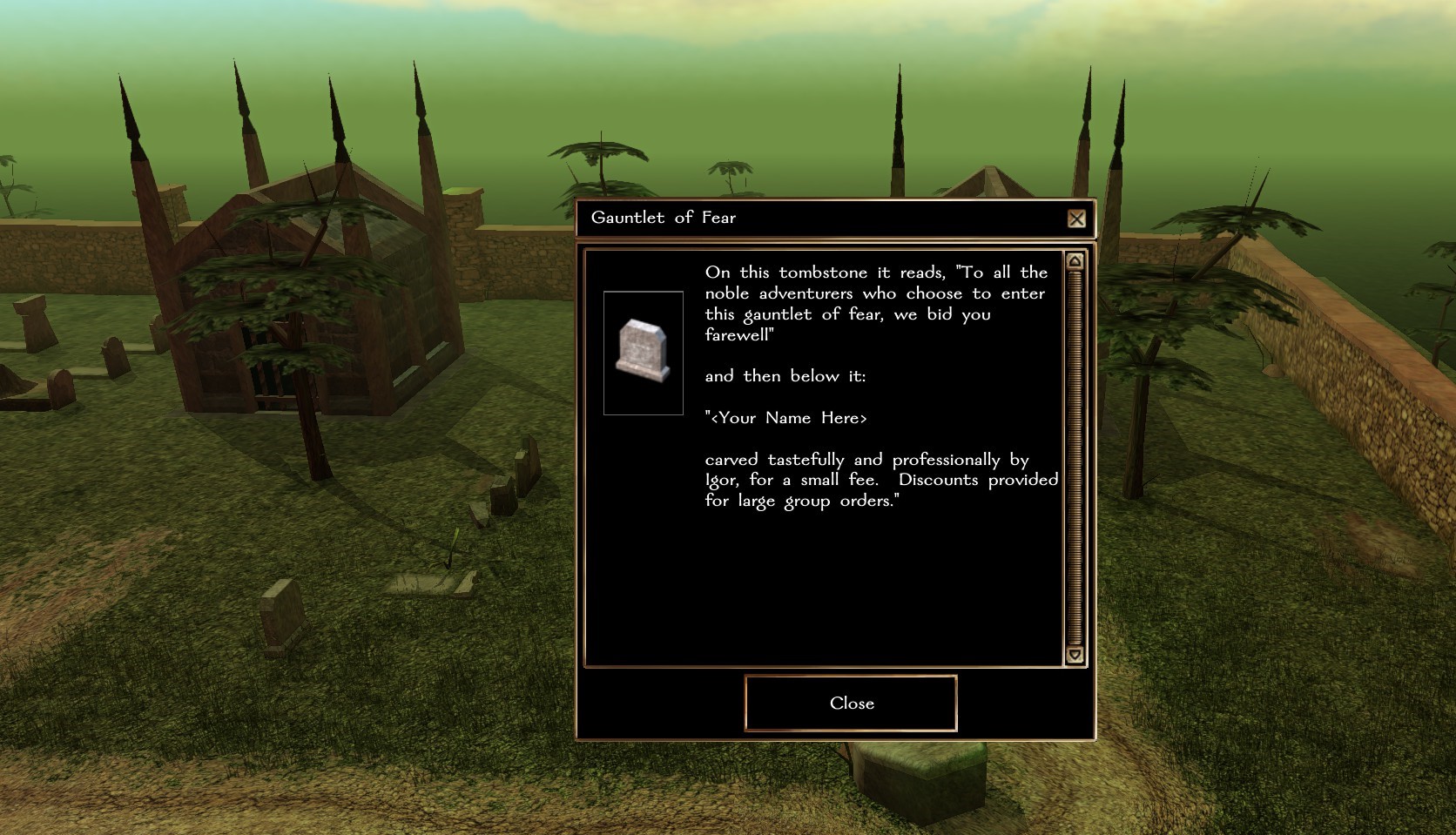
Task: Select the tombstone portrait image
Action: point(644,353)
